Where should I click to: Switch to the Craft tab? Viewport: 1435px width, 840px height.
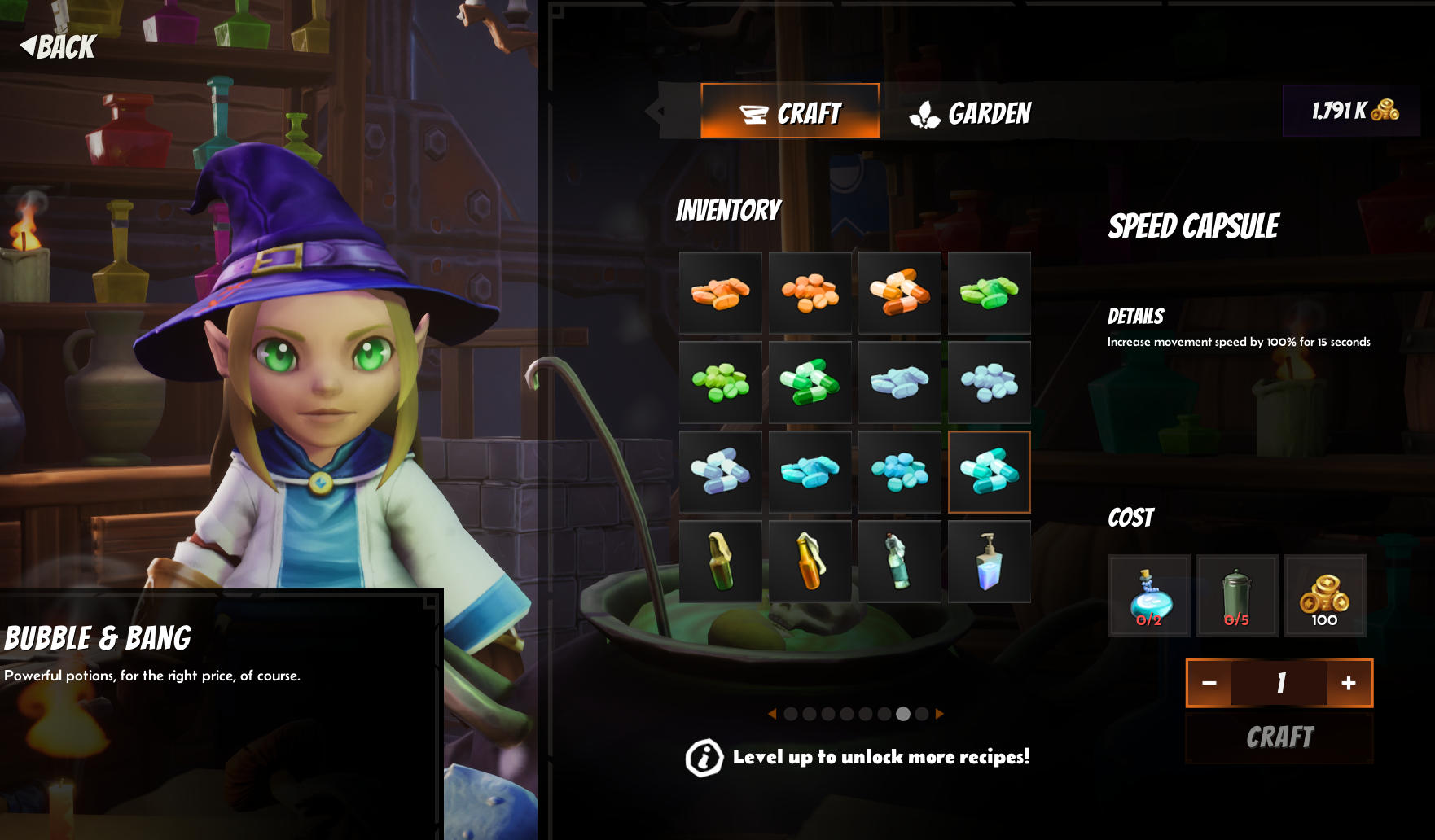coord(789,112)
